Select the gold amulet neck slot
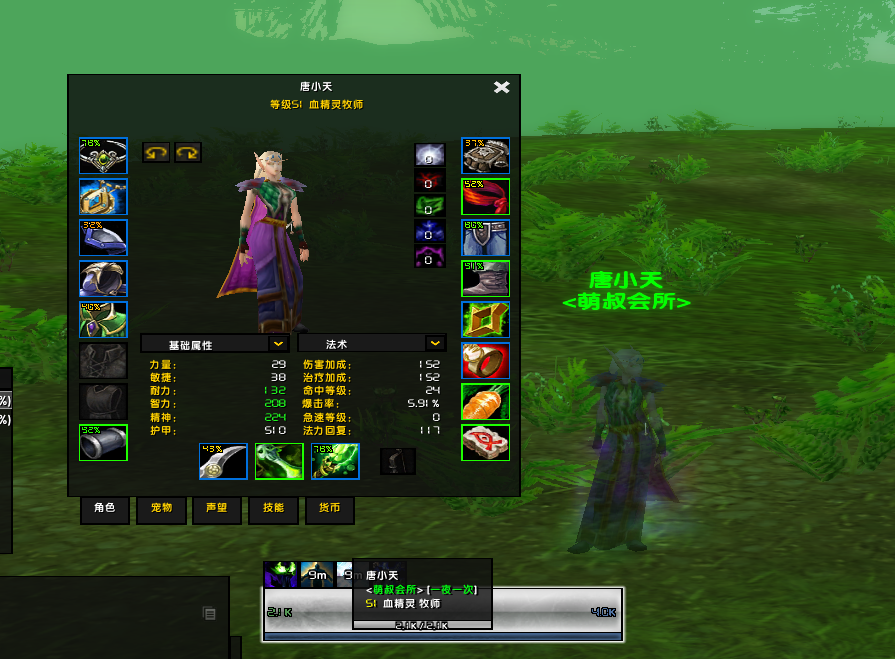 point(104,197)
